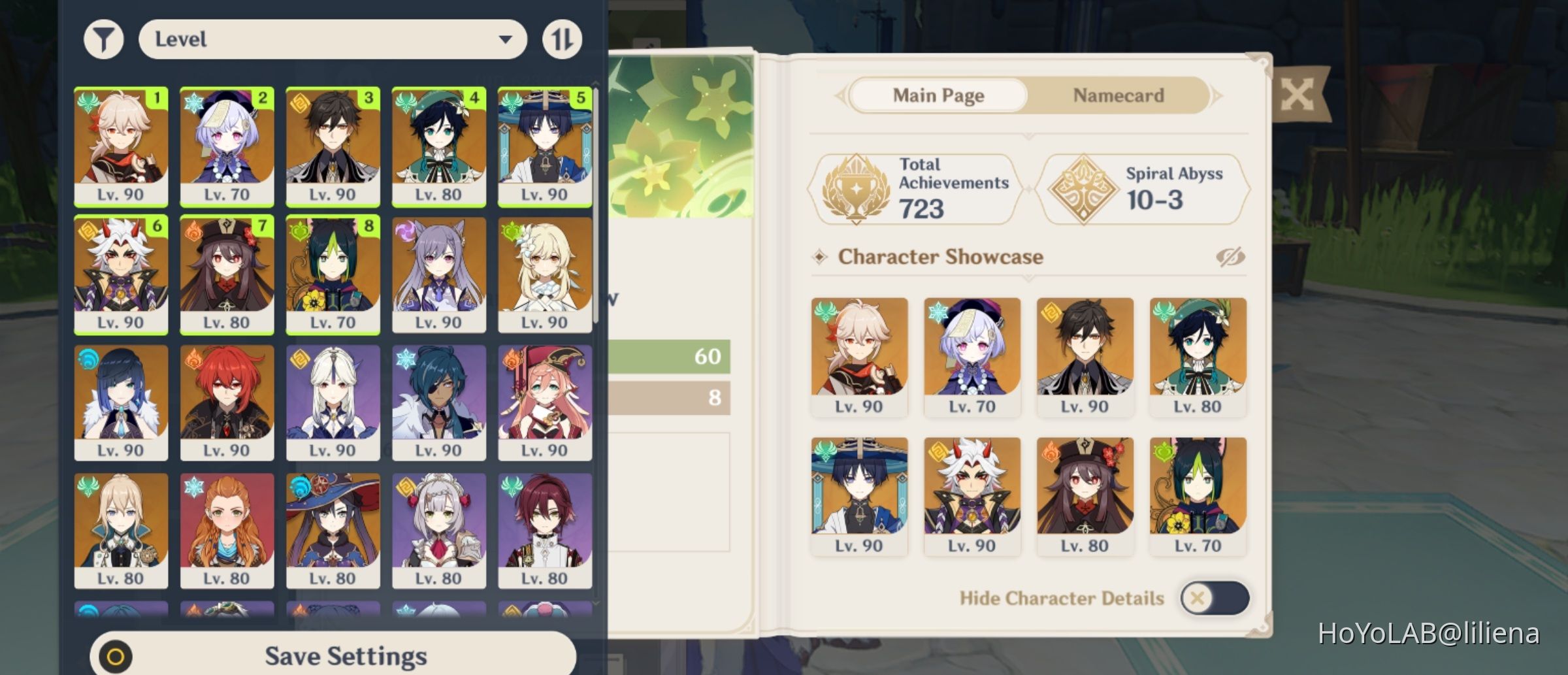Select the Main Page tab
The image size is (1568, 675).
(x=938, y=95)
